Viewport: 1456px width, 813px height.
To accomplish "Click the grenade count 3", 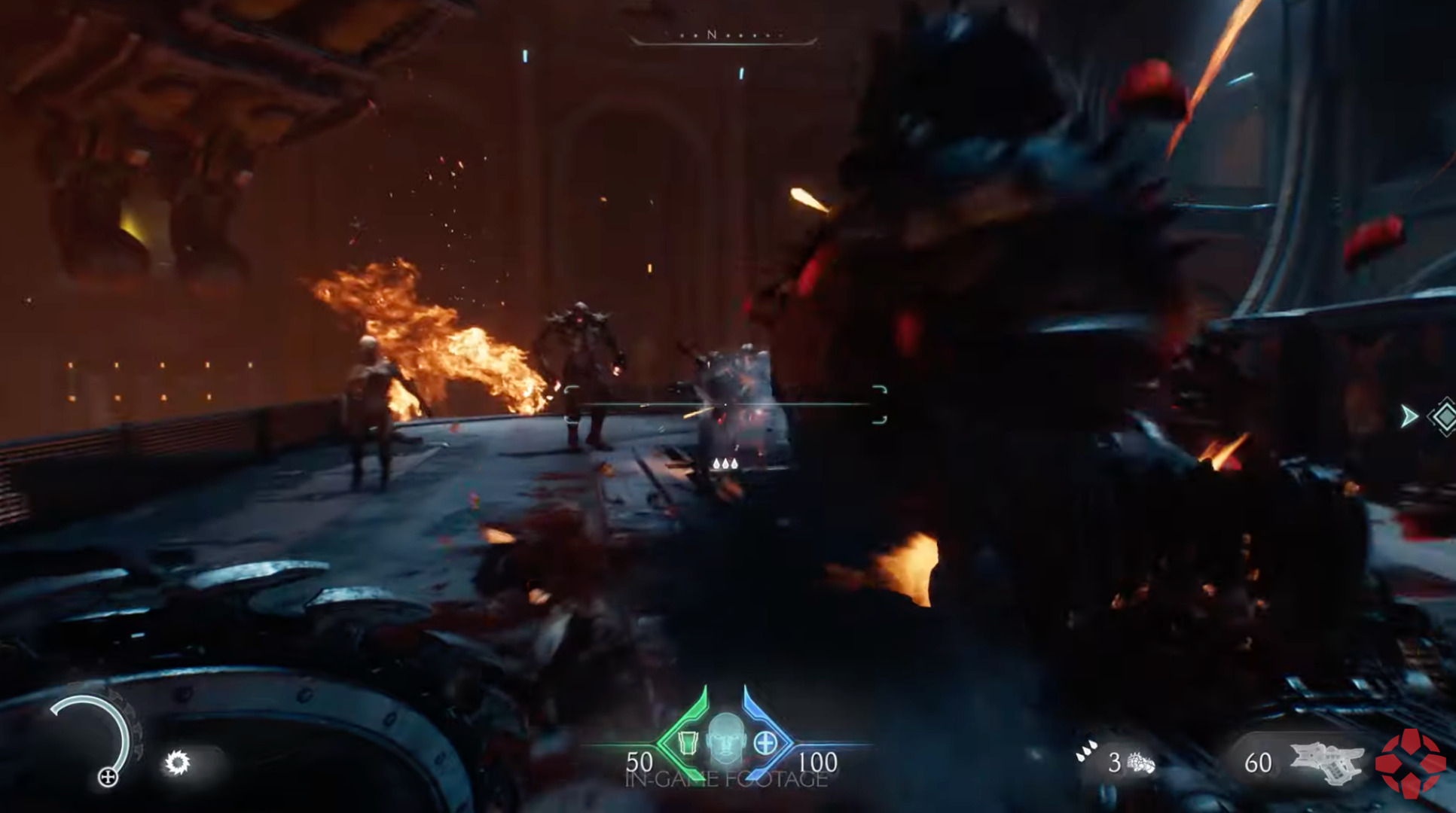I will click(1115, 762).
